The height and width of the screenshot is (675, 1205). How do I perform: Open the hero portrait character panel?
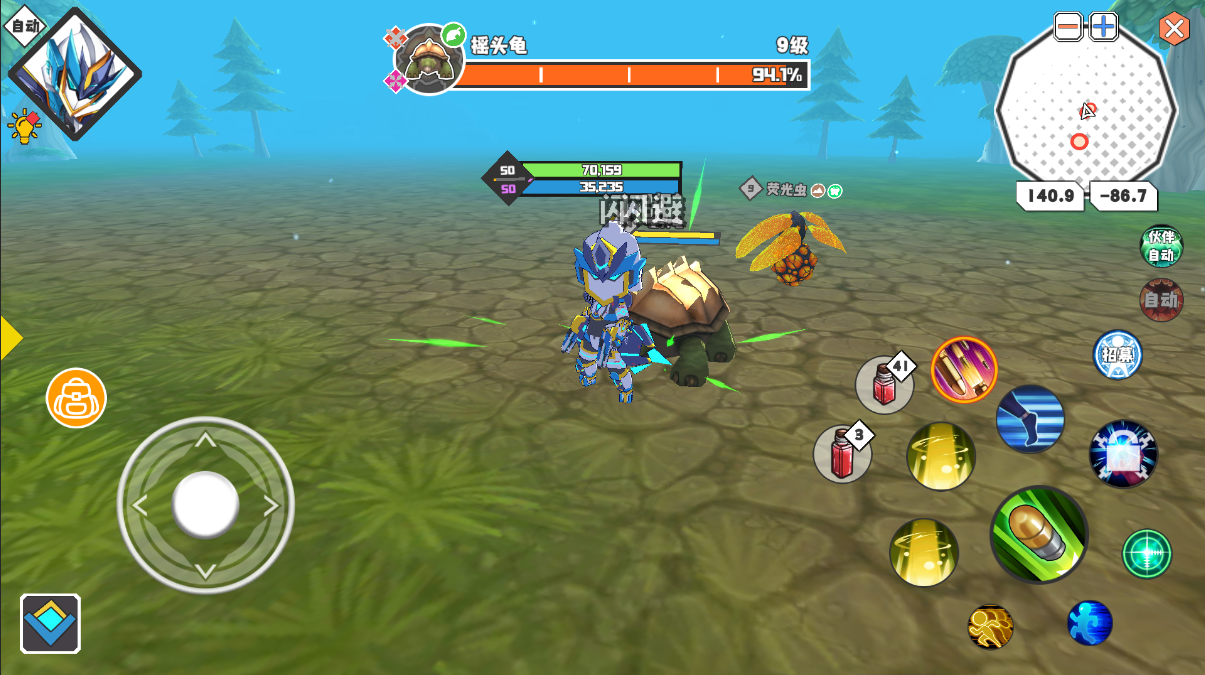click(x=75, y=75)
